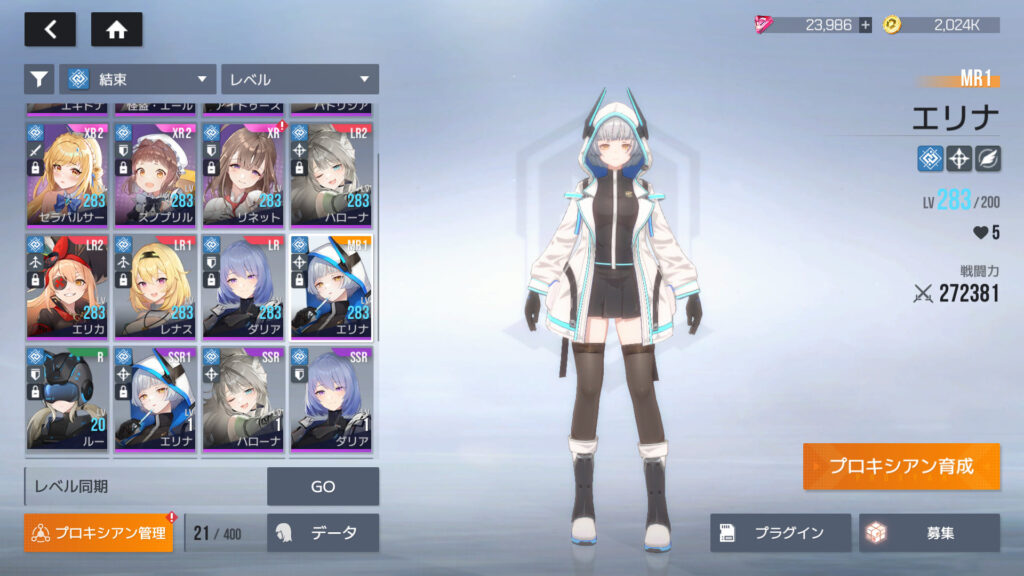Open the プラグイン menu
Viewport: 1024px width, 576px height.
coord(780,533)
